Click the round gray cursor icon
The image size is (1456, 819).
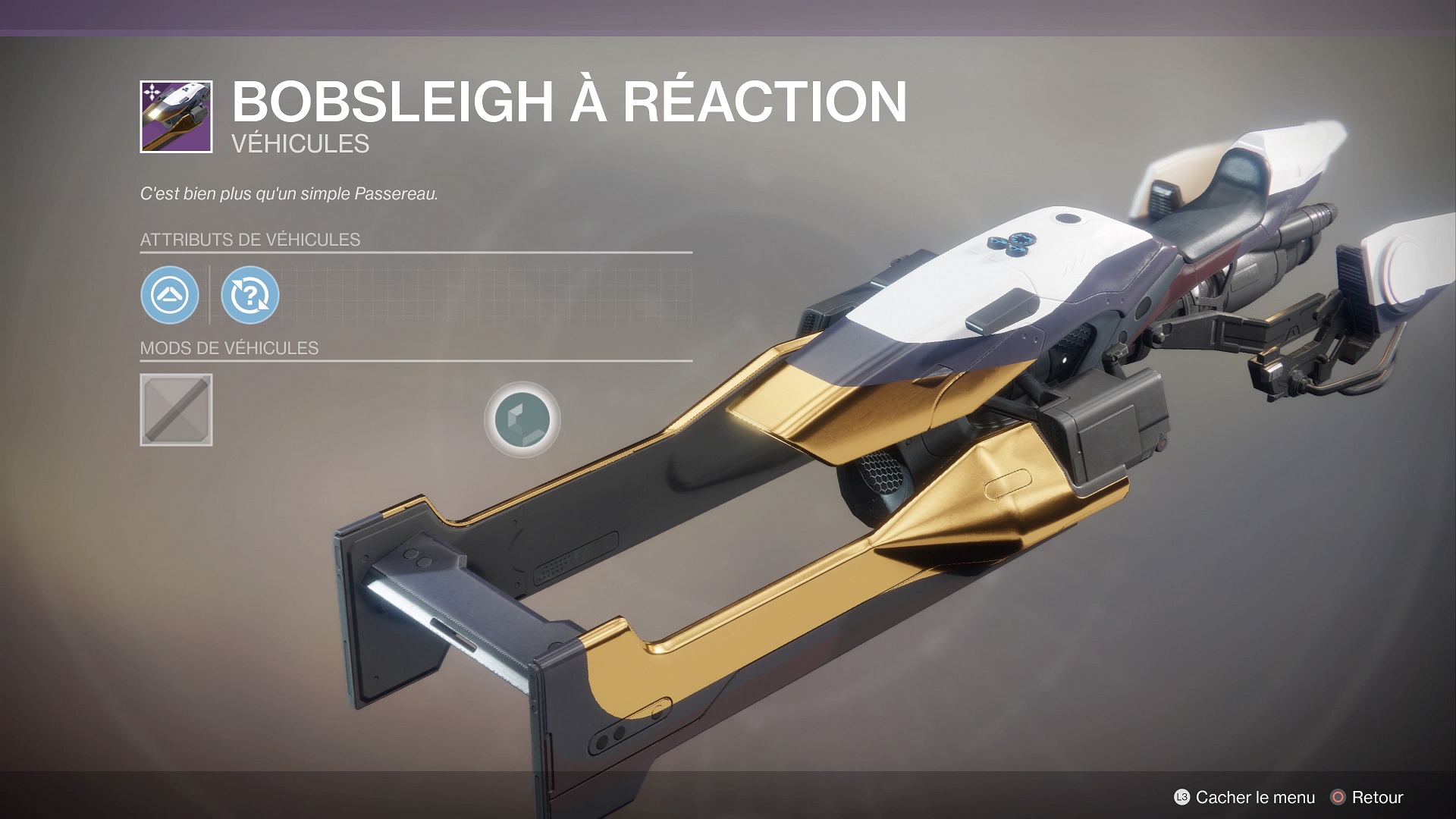point(522,419)
